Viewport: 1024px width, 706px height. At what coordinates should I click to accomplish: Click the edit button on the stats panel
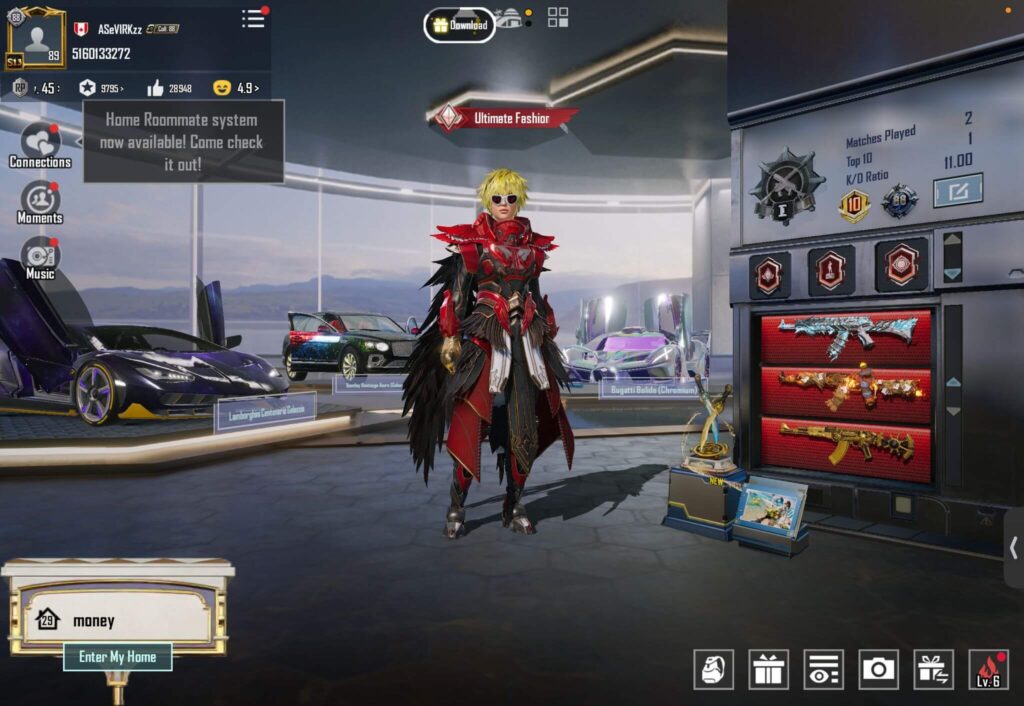(957, 190)
